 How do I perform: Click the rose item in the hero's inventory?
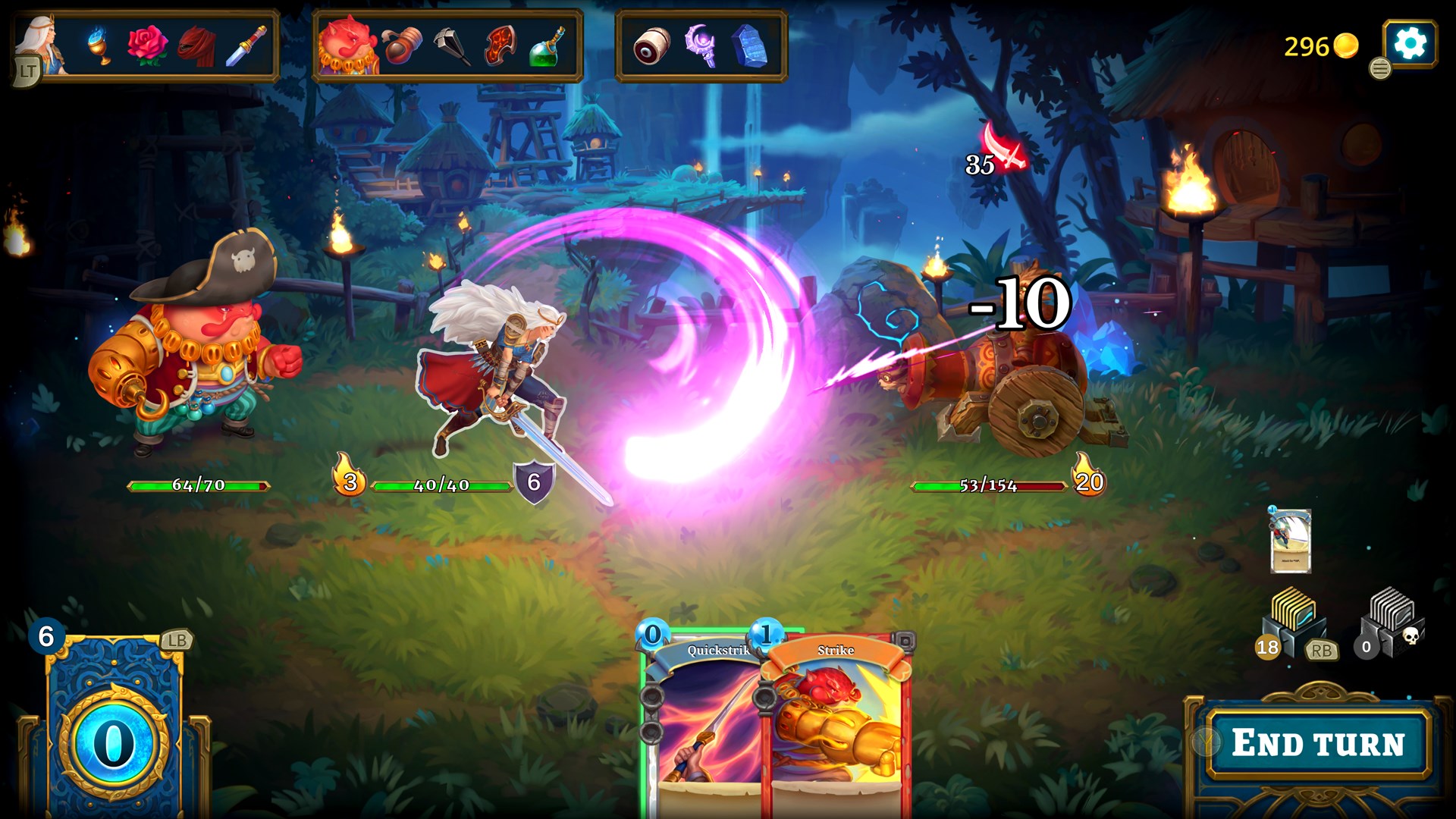click(x=149, y=43)
